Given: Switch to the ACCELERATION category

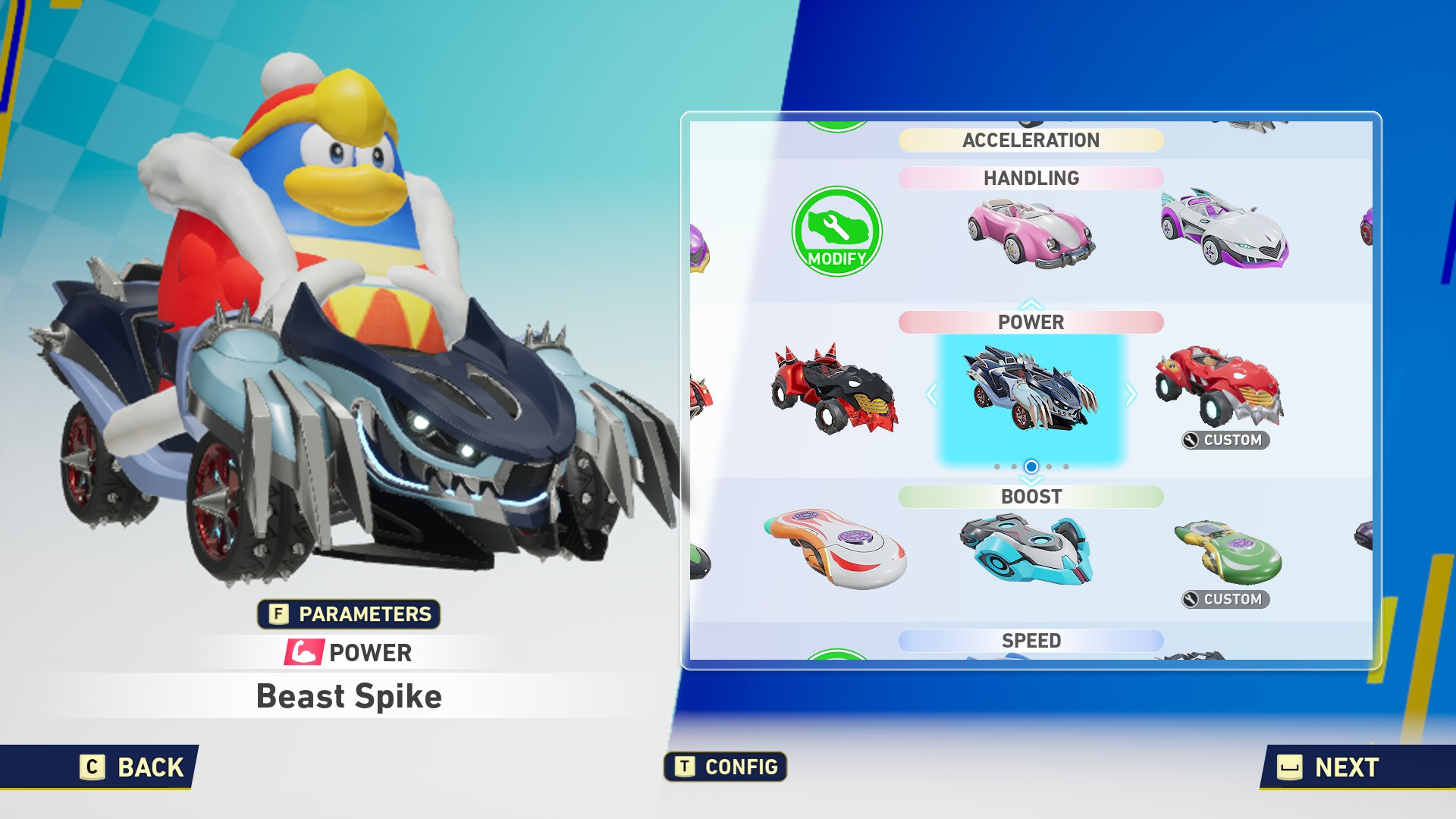Looking at the screenshot, I should [1030, 140].
